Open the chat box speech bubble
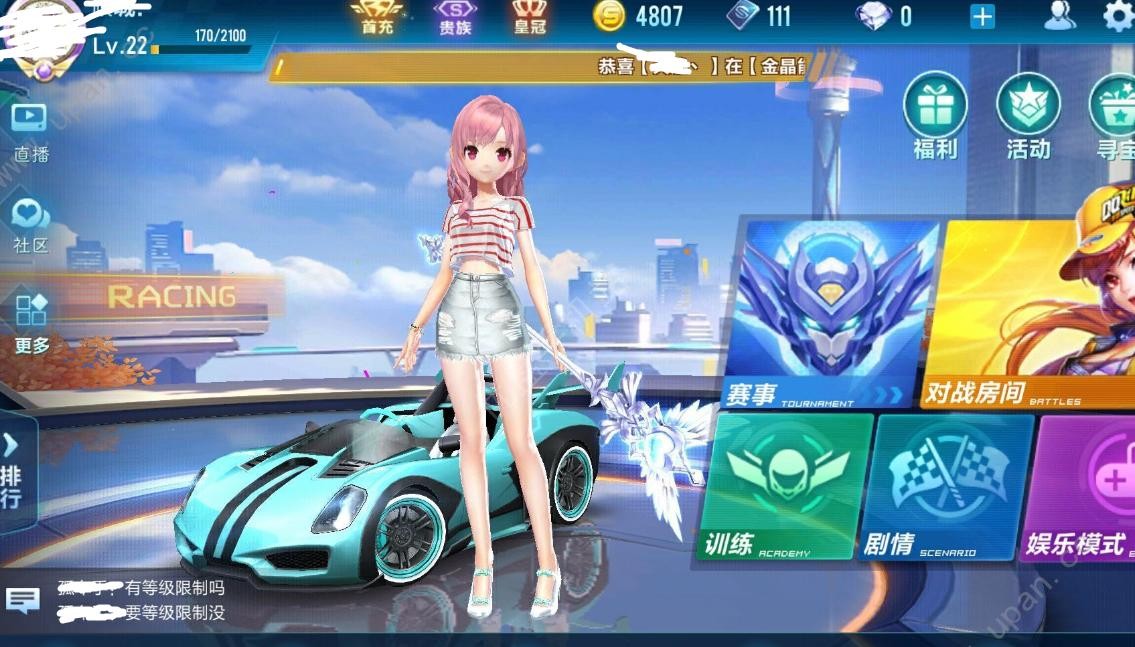This screenshot has height=647, width=1135. pyautogui.click(x=22, y=600)
